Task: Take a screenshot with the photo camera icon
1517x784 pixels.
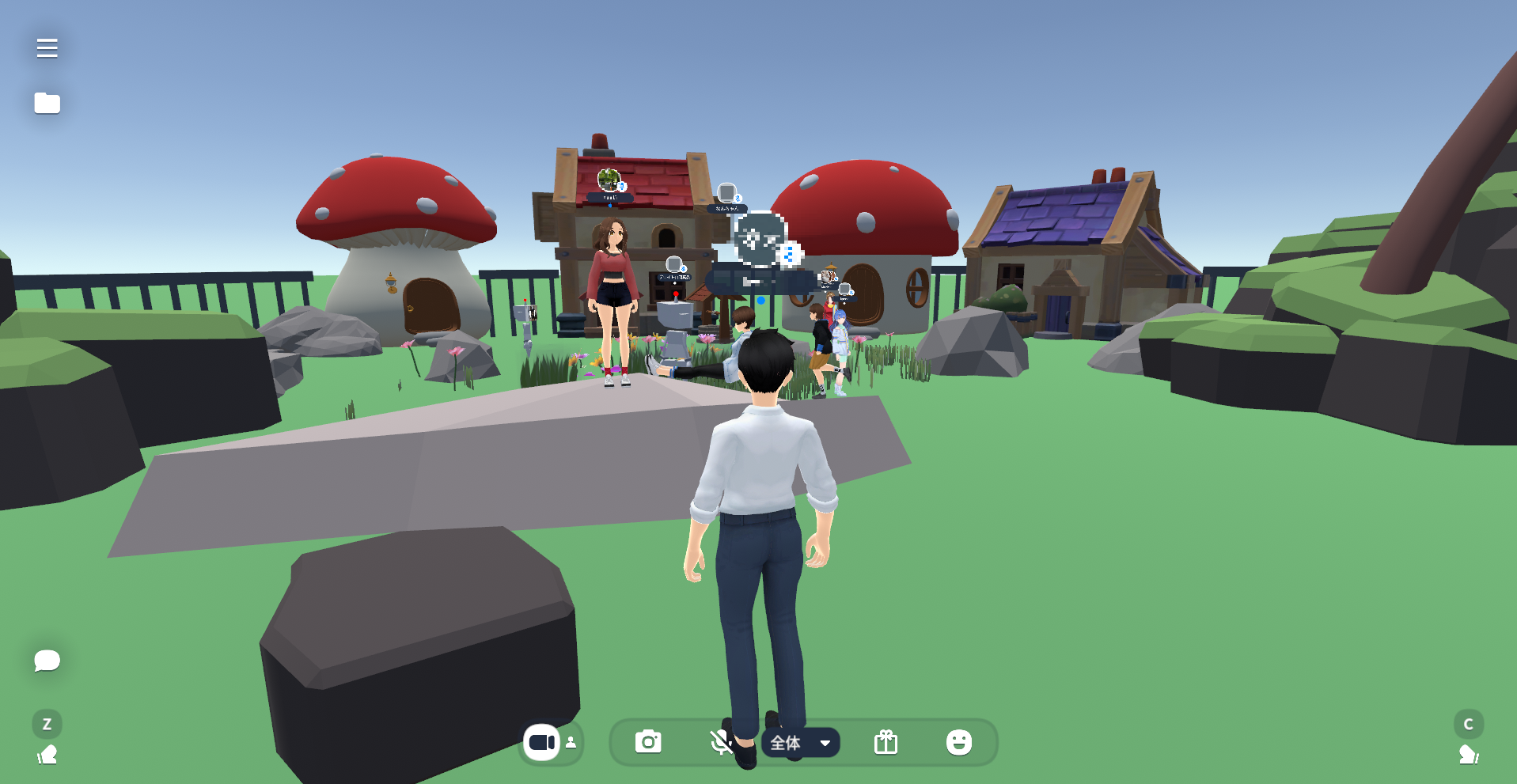Action: (648, 742)
